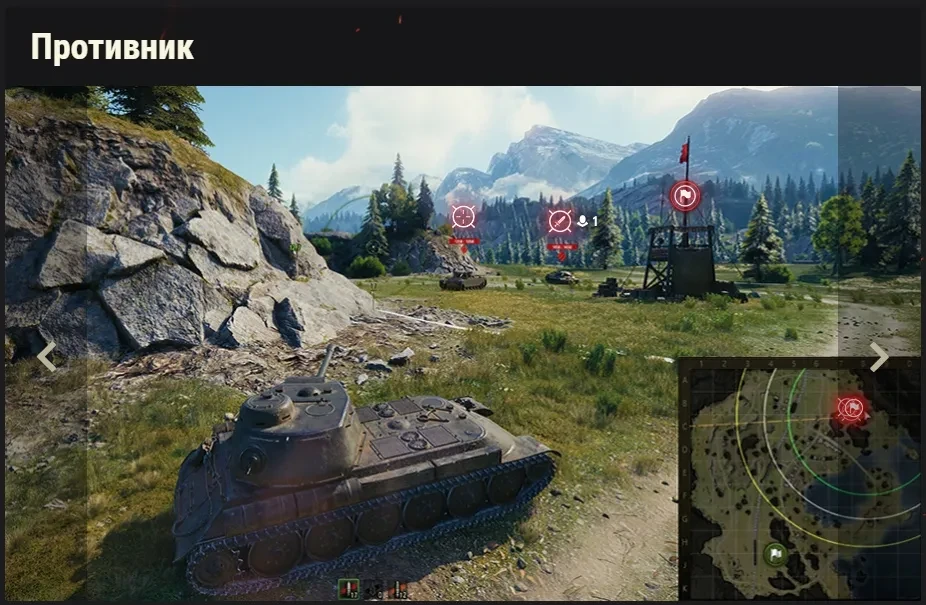Select the green-highlighted shell type with 17 rounds
Viewport: 926px width, 605px height.
tap(348, 590)
